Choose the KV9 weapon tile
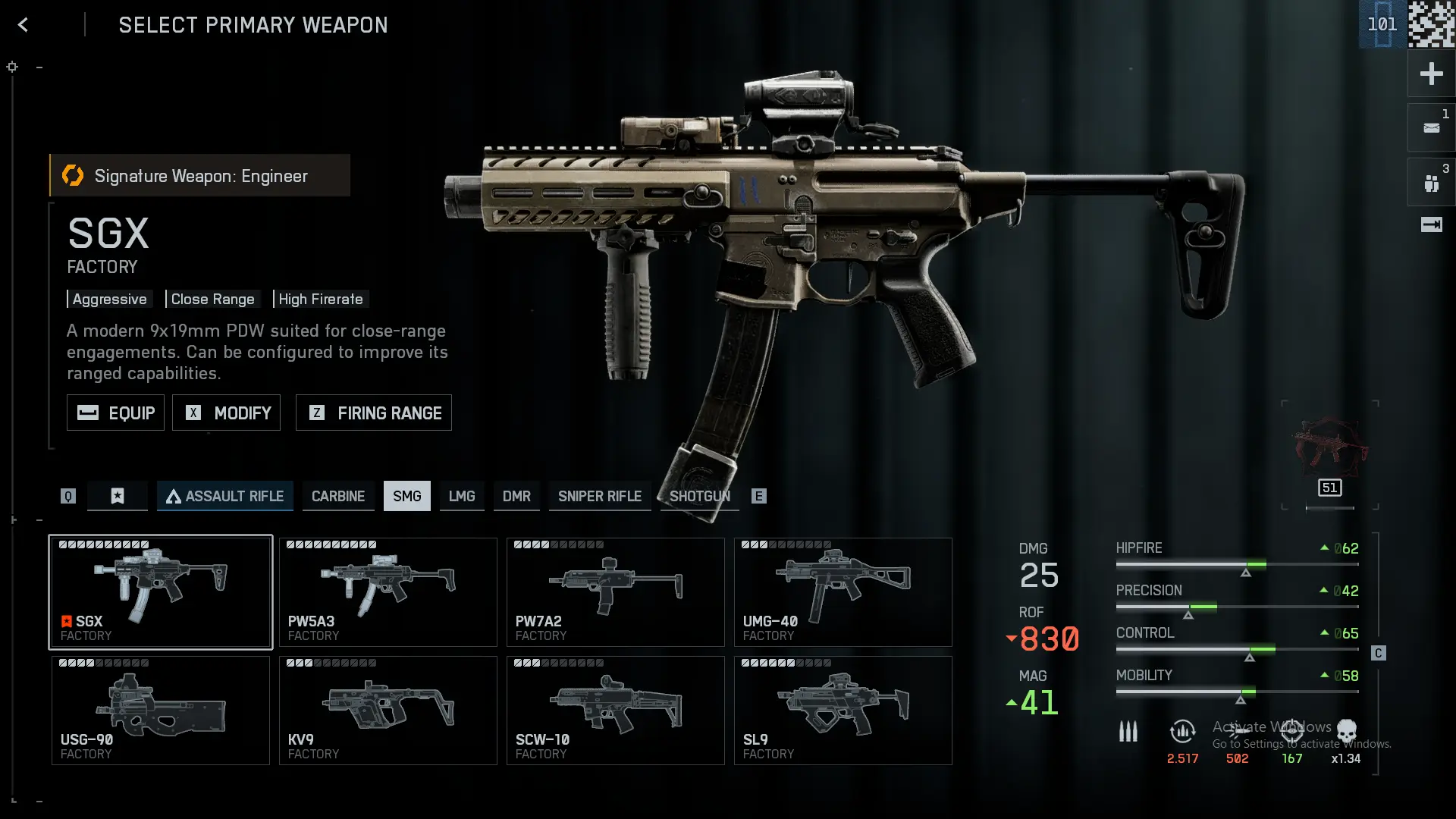The height and width of the screenshot is (819, 1456). pyautogui.click(x=388, y=711)
